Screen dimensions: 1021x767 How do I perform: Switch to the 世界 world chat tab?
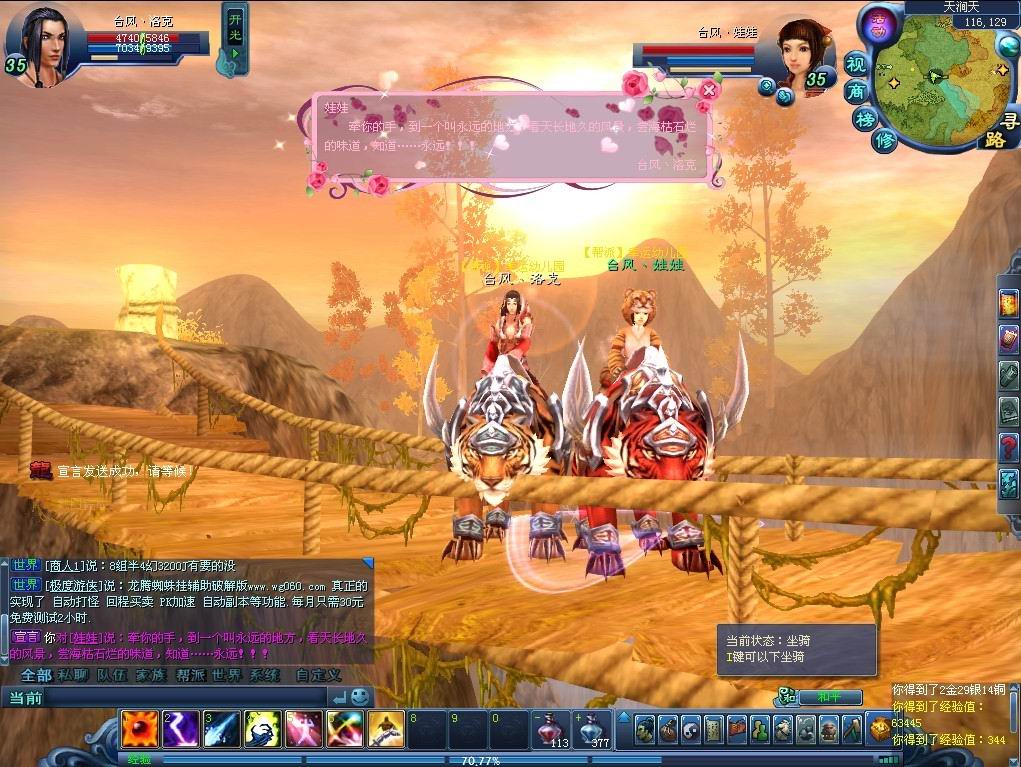click(x=226, y=675)
